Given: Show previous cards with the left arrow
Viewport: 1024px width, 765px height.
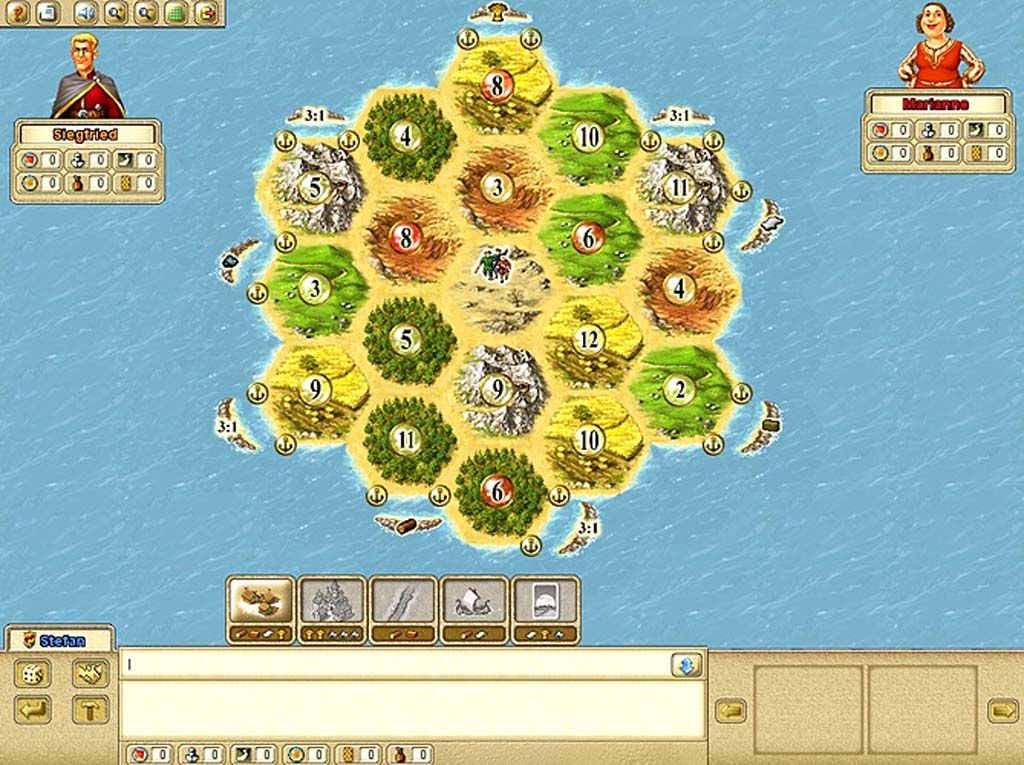Looking at the screenshot, I should coord(730,709).
